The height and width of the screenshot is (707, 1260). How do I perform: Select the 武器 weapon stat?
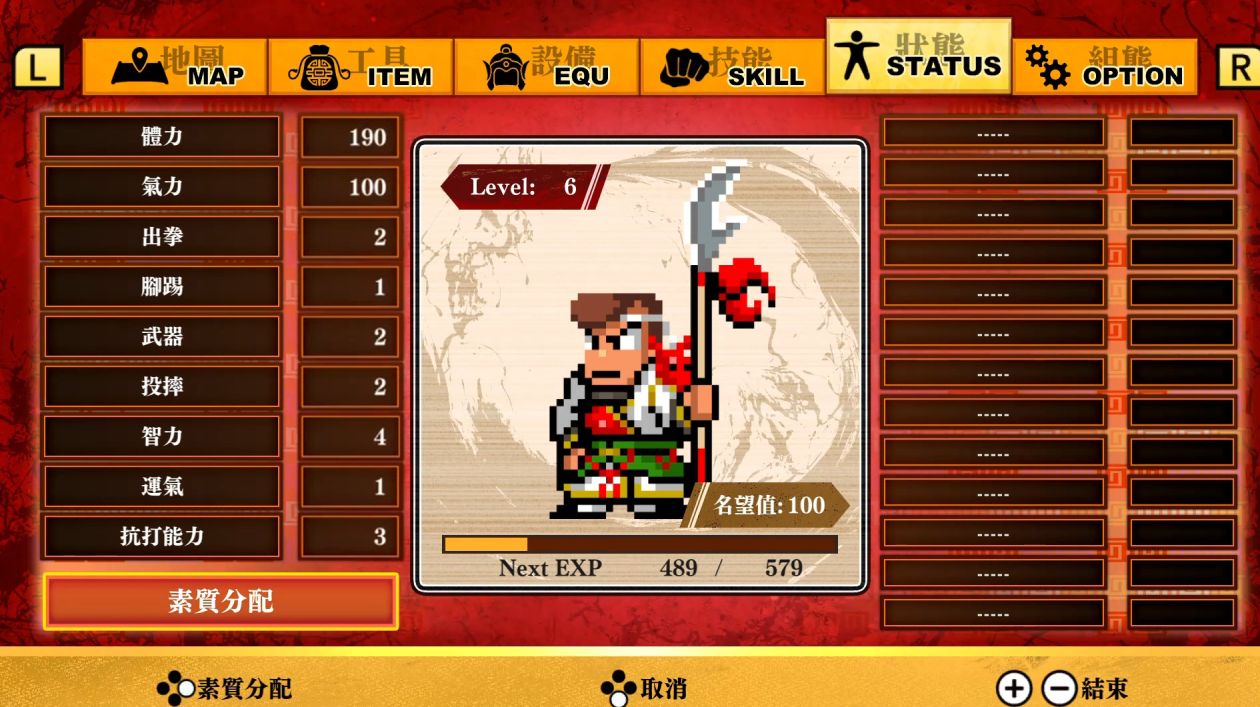162,337
